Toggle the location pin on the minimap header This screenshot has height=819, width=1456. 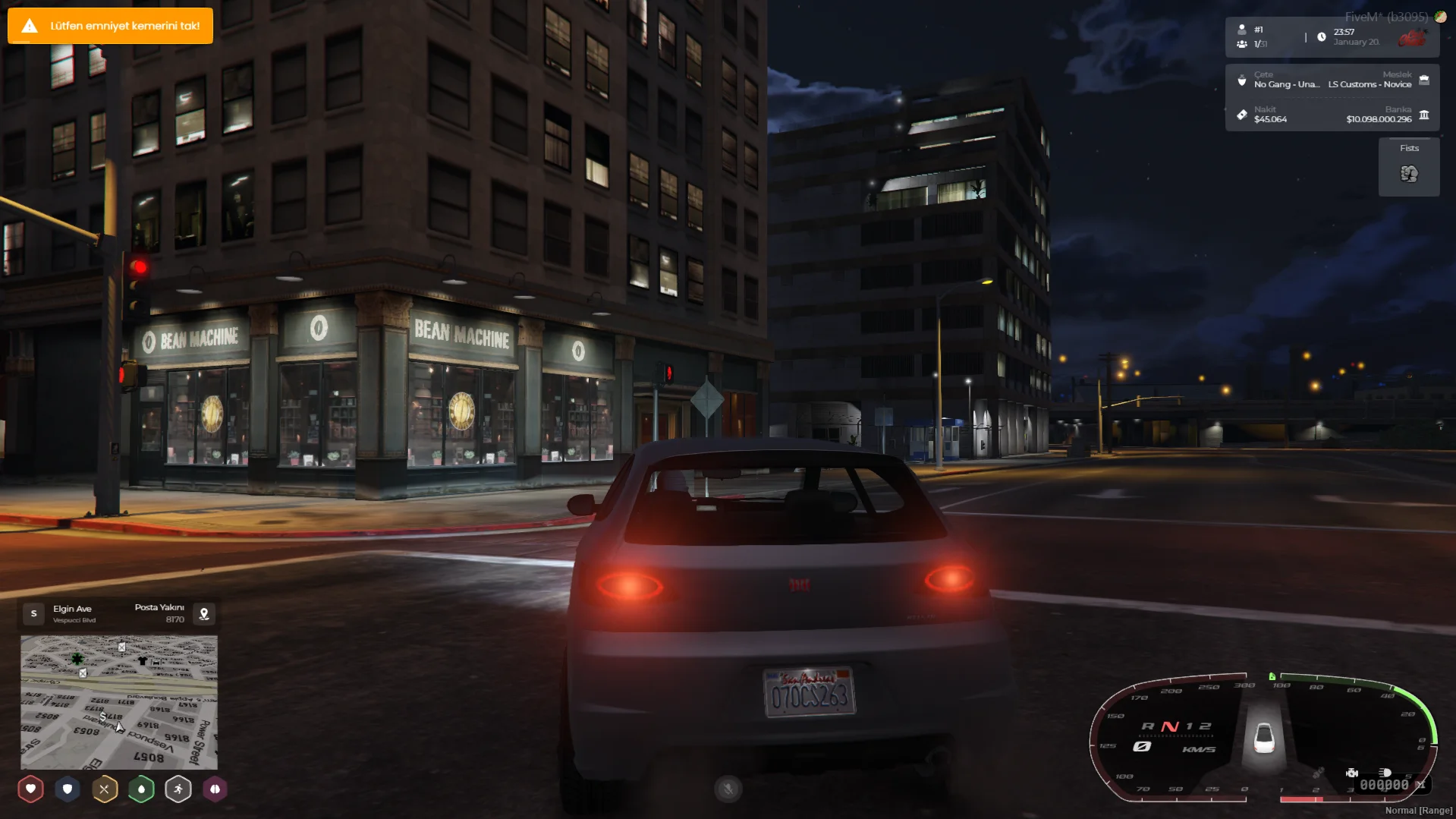[203, 613]
